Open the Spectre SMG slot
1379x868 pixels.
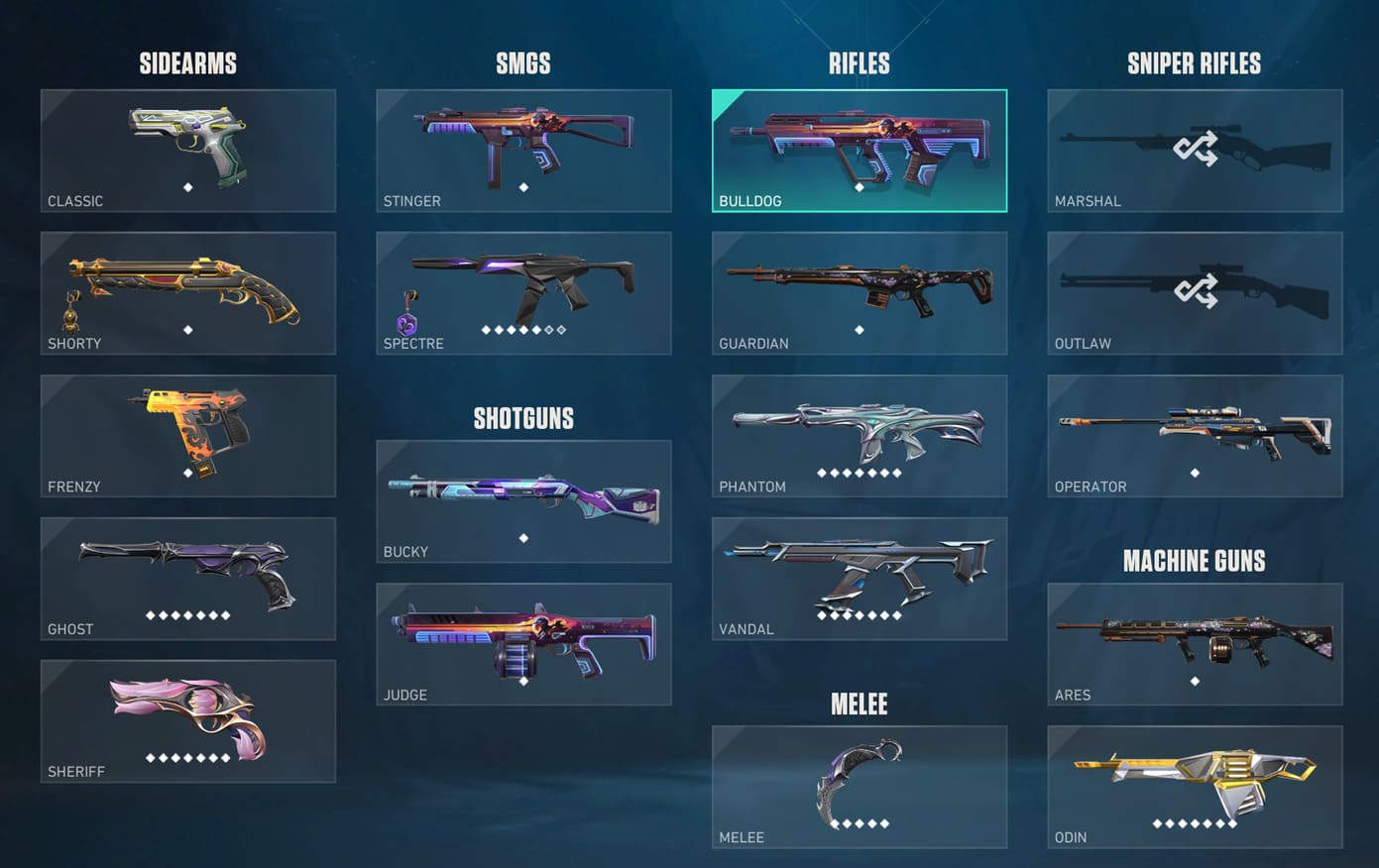(523, 293)
